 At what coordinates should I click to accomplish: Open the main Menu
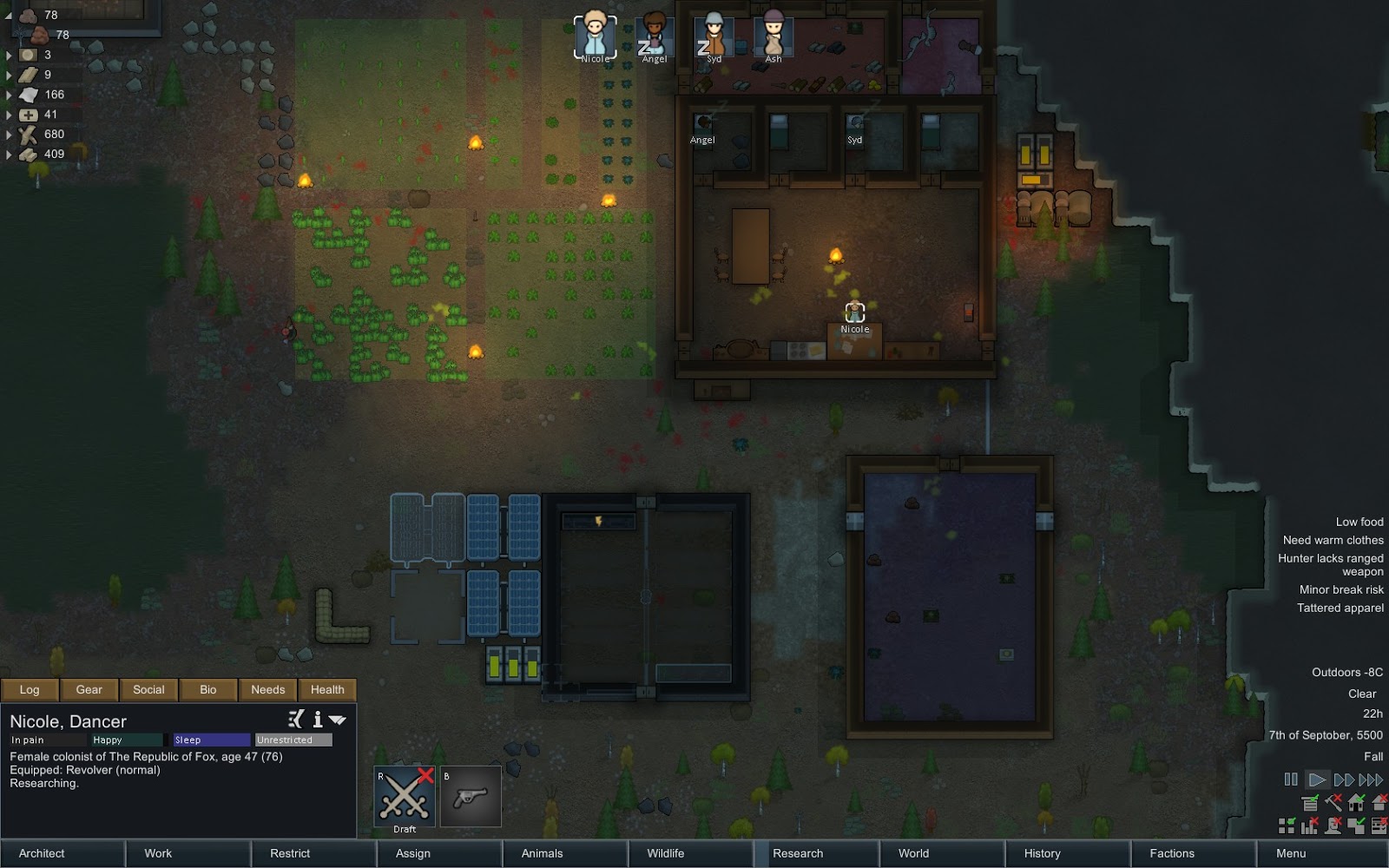(1291, 853)
